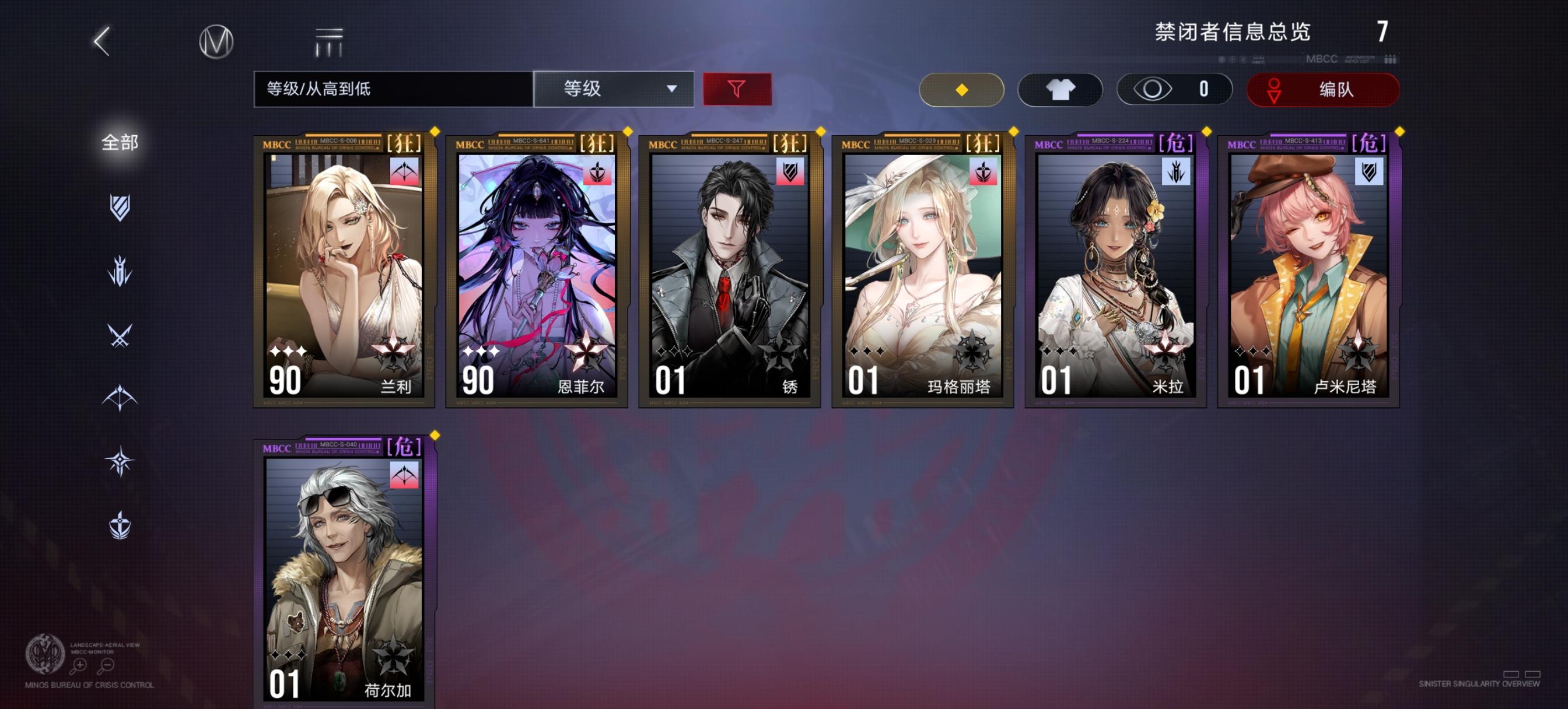Toggle the gold diamond rarity display switch
This screenshot has width=1568, height=709.
coord(961,89)
